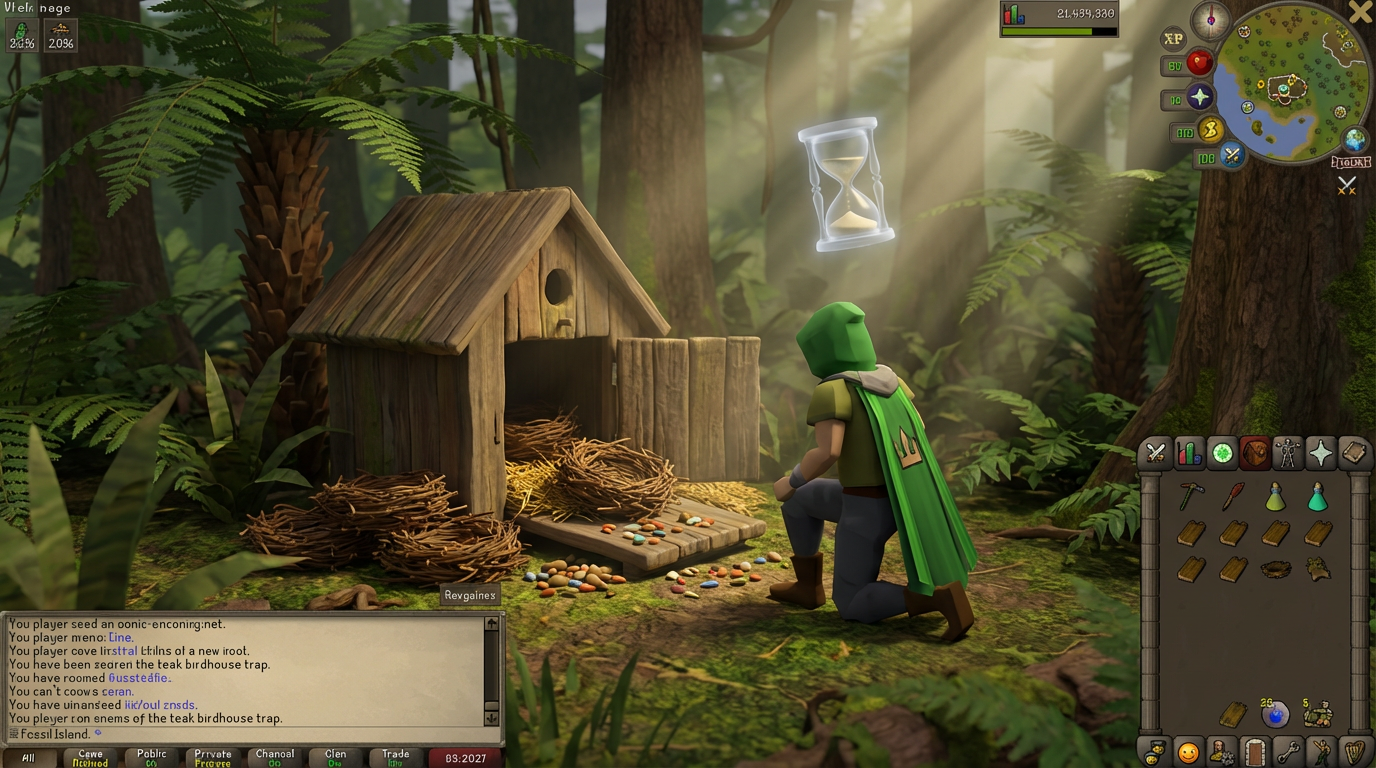1376x768 pixels.
Task: Select the Trade chat filter tab
Action: coord(395,757)
